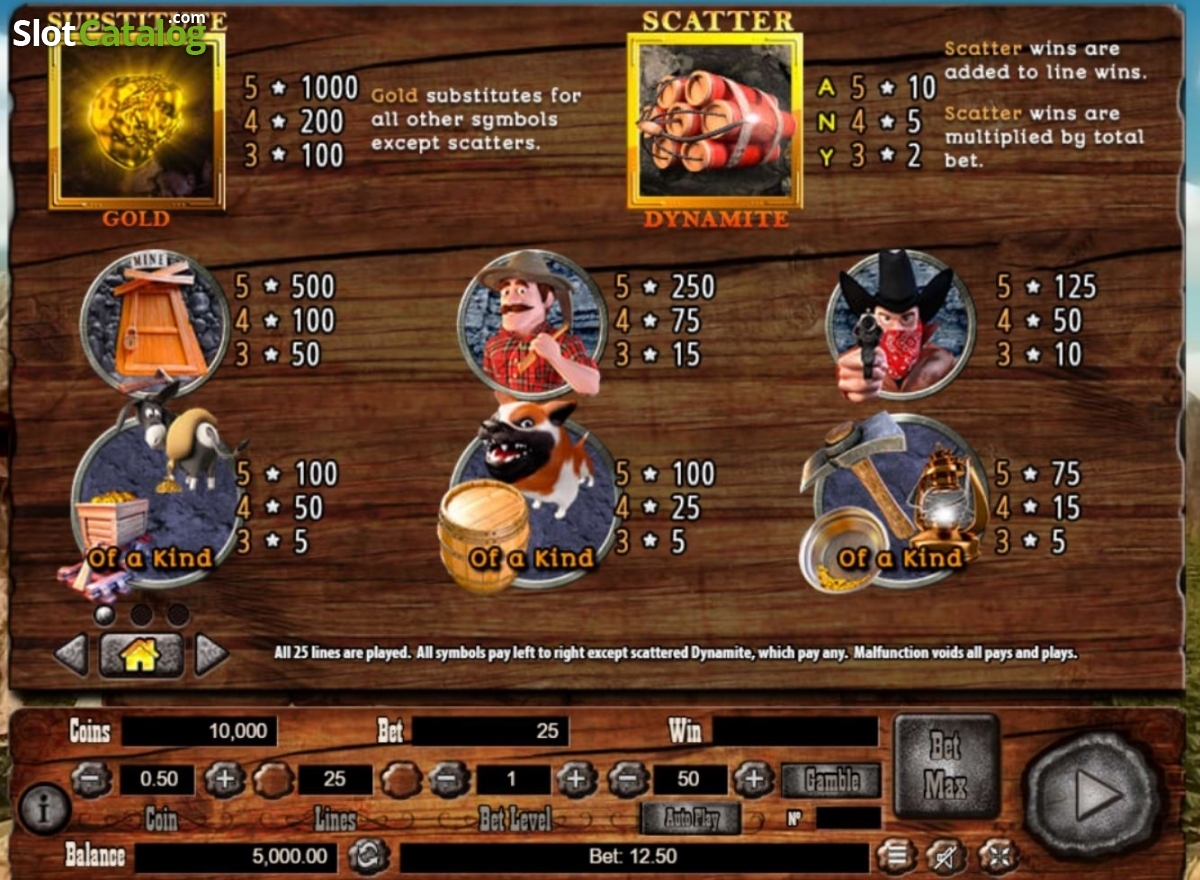Image resolution: width=1200 pixels, height=880 pixels.
Task: Select the third paytable page dot
Action: 178,614
